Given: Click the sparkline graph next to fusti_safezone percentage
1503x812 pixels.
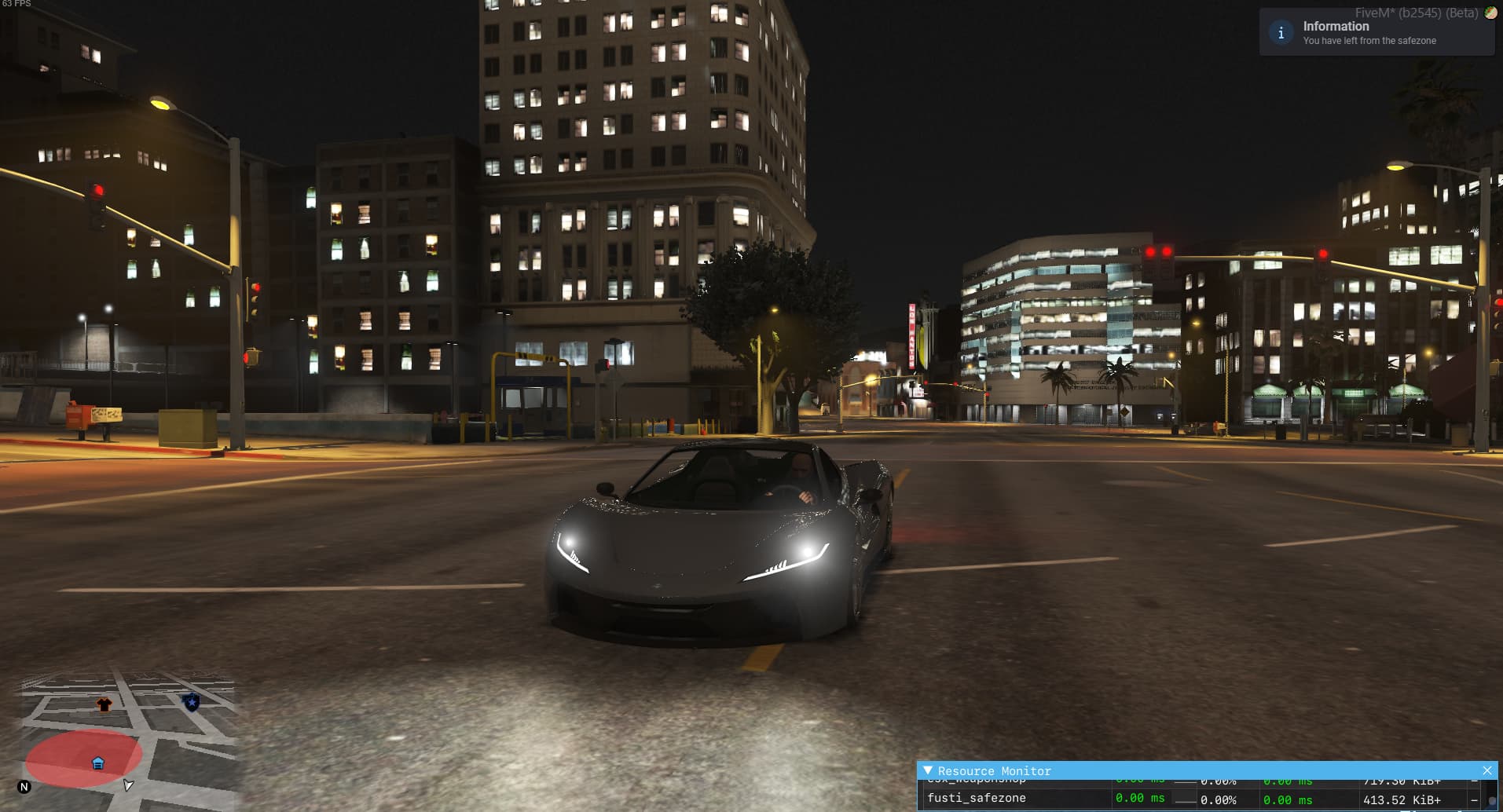Looking at the screenshot, I should 1185,800.
